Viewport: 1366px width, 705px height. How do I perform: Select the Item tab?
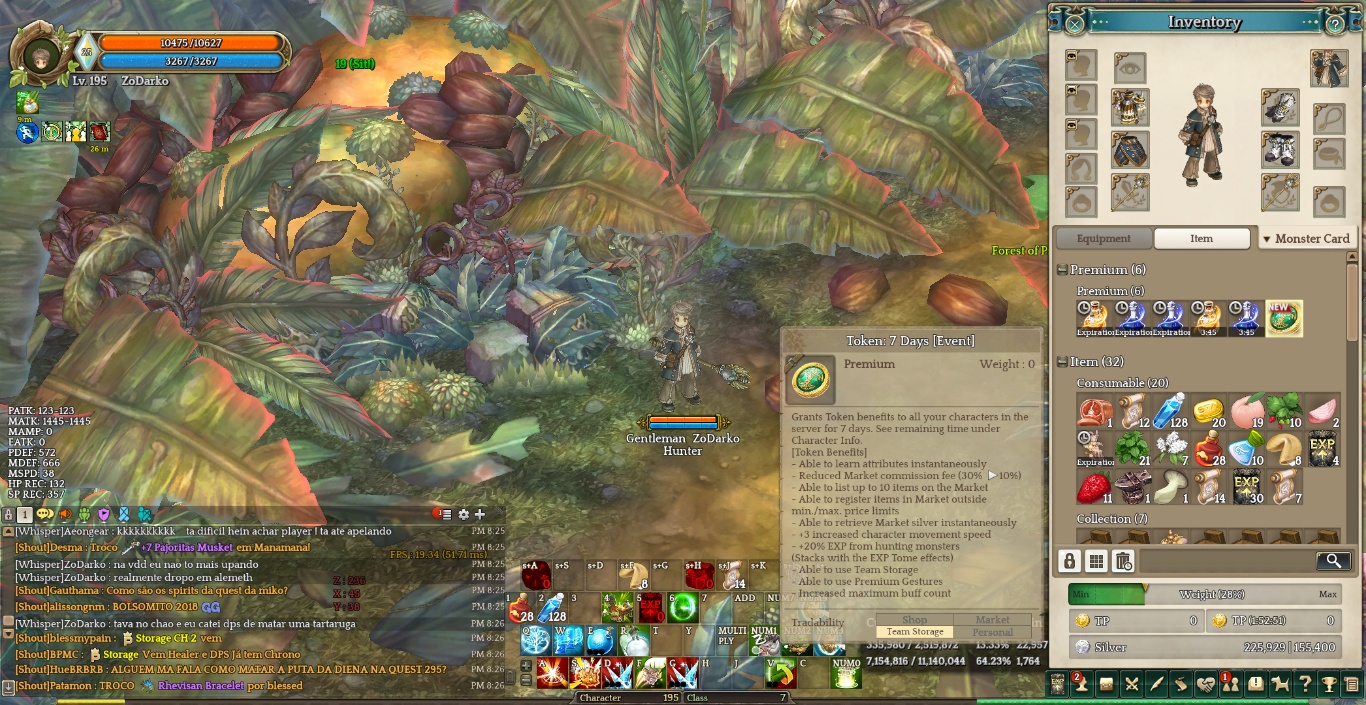(x=1201, y=239)
